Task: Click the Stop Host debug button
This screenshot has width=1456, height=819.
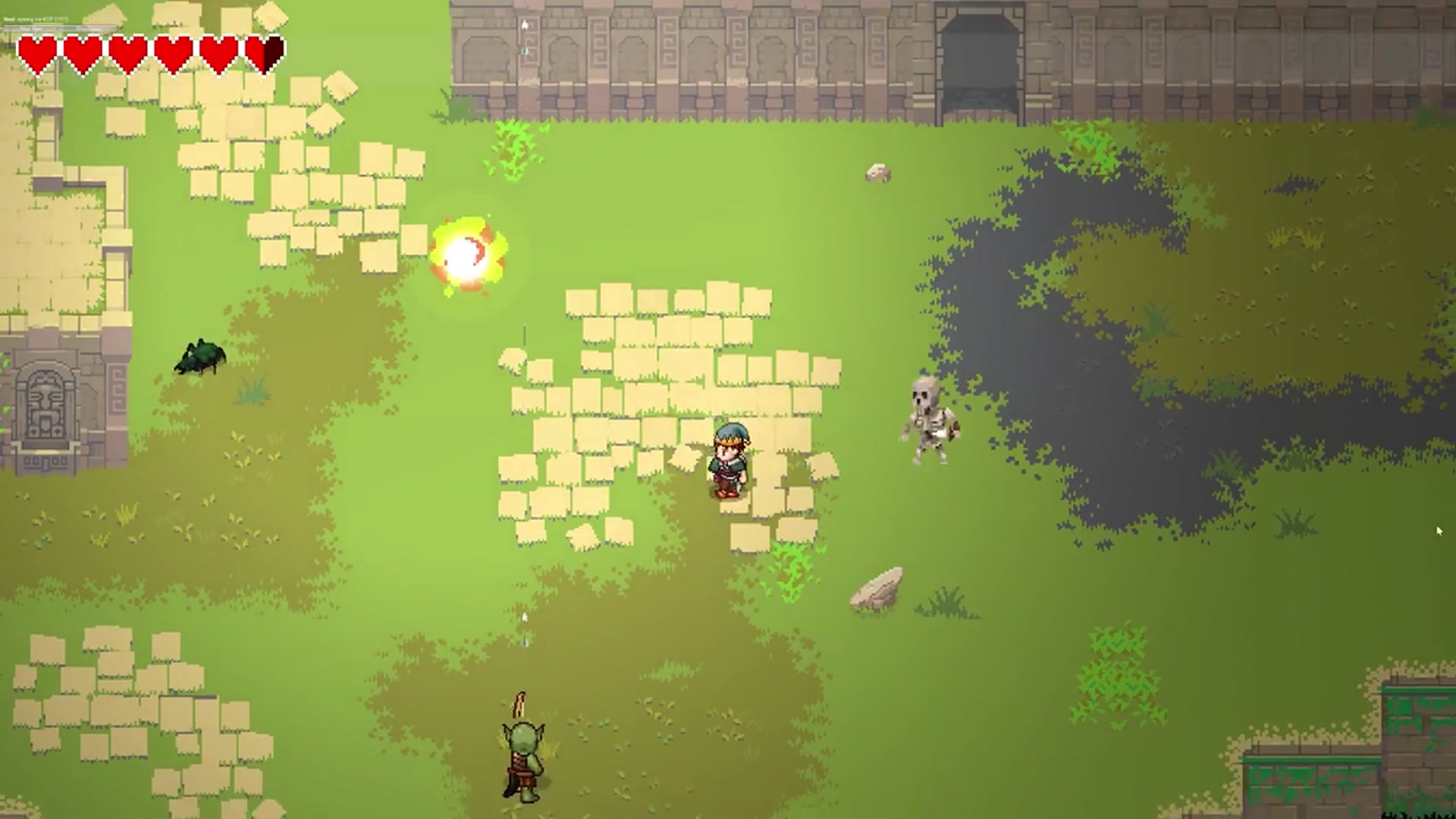Action: [x=32, y=29]
